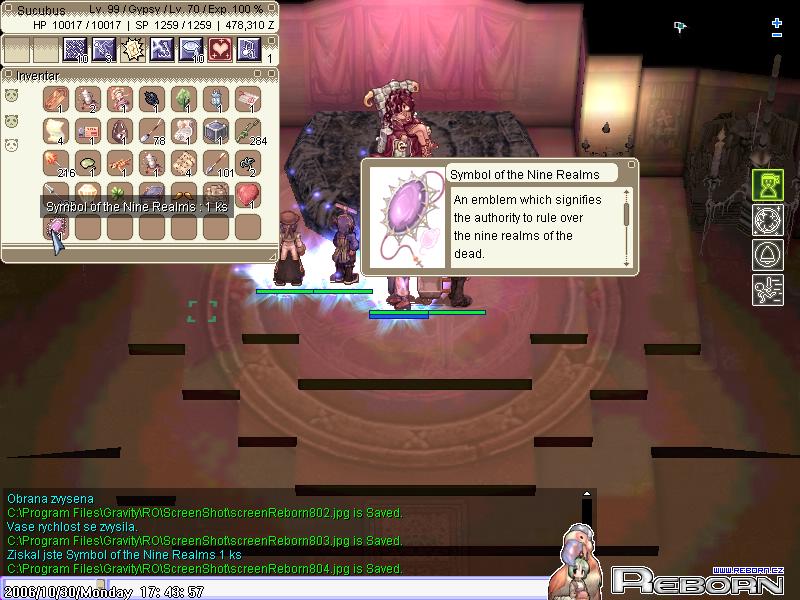Activate the music note skill in hotbar
This screenshot has height=600, width=800.
(249, 49)
